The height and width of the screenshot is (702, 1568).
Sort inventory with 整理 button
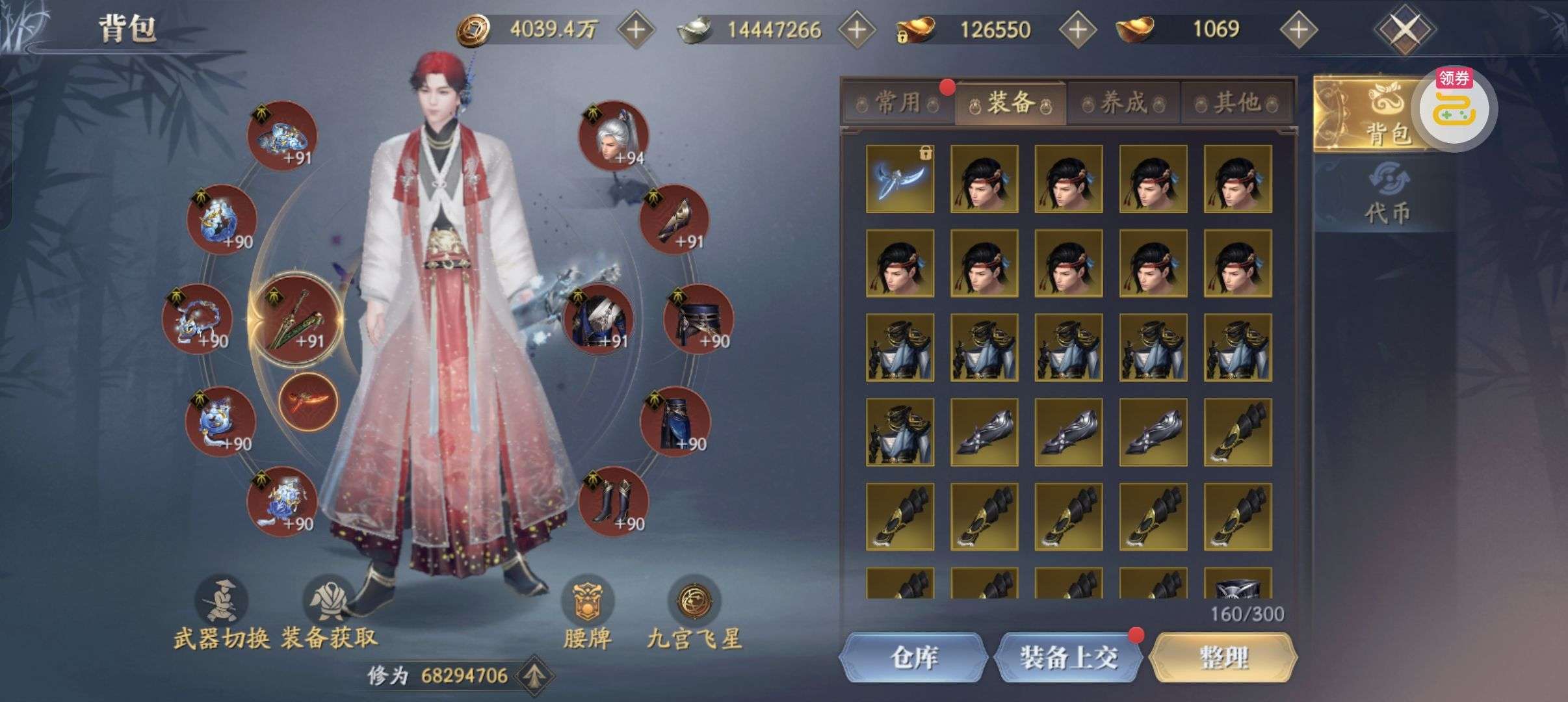[x=1223, y=657]
